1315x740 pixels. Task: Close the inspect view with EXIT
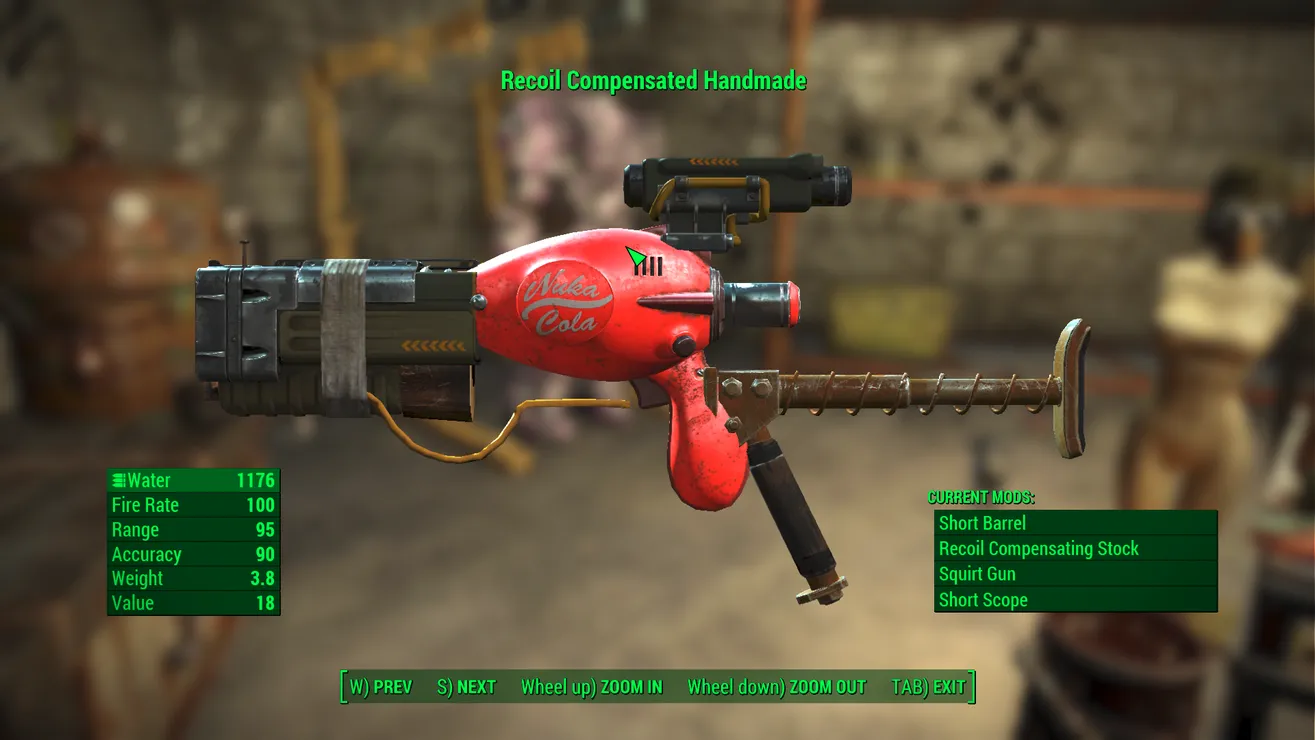point(928,687)
